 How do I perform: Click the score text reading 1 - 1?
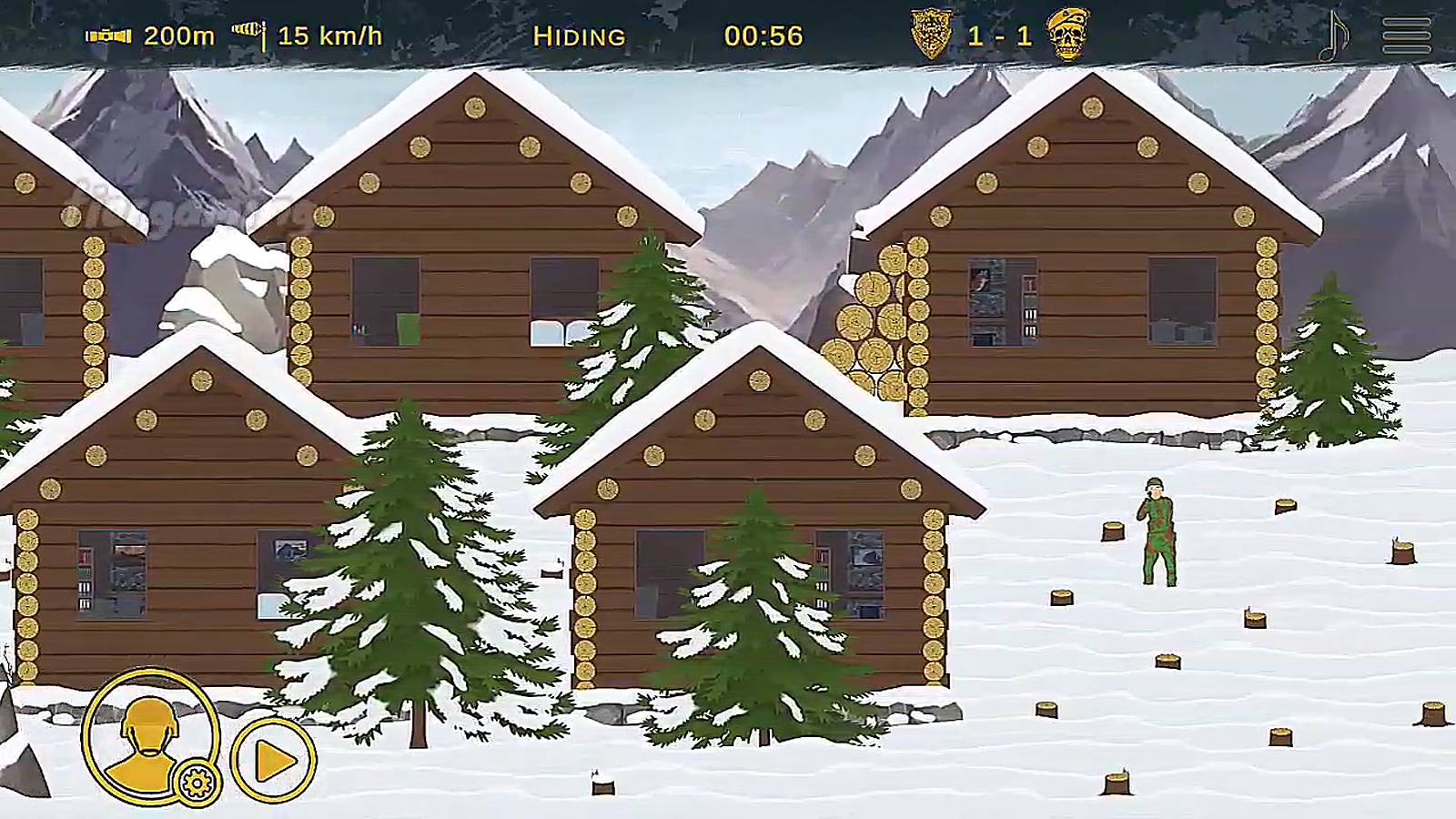coord(1000,35)
